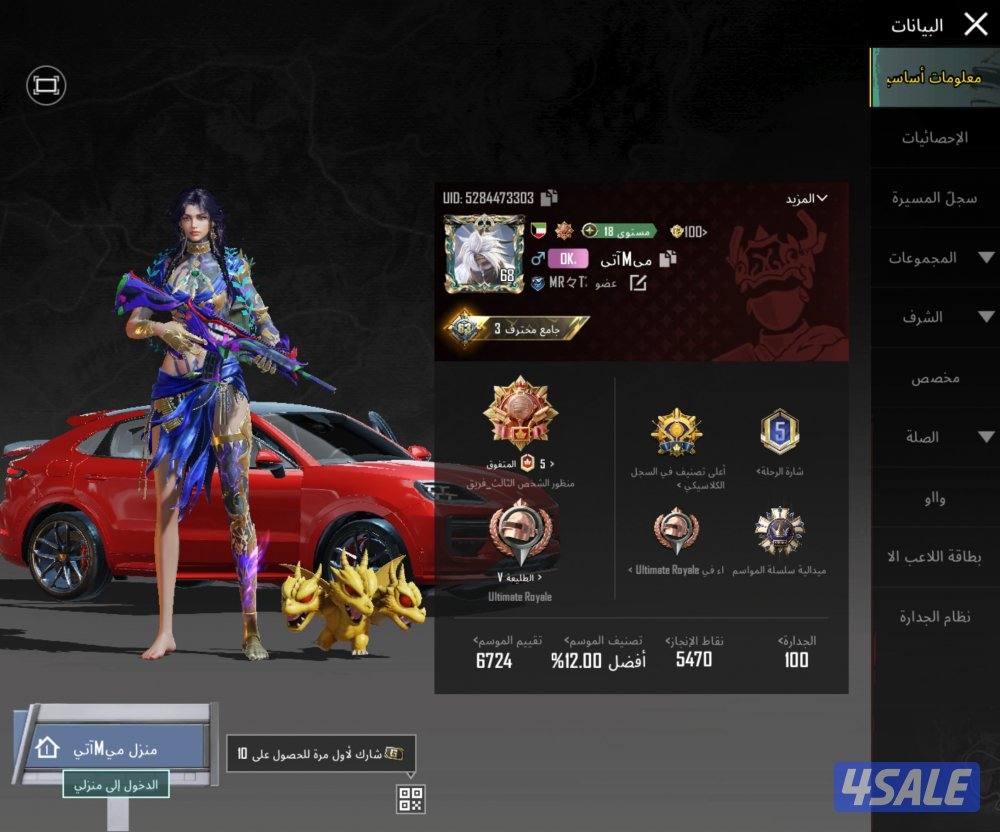The height and width of the screenshot is (832, 1000).
Task: Enter my home via الدخول إلى منزلي
Action: [x=117, y=785]
